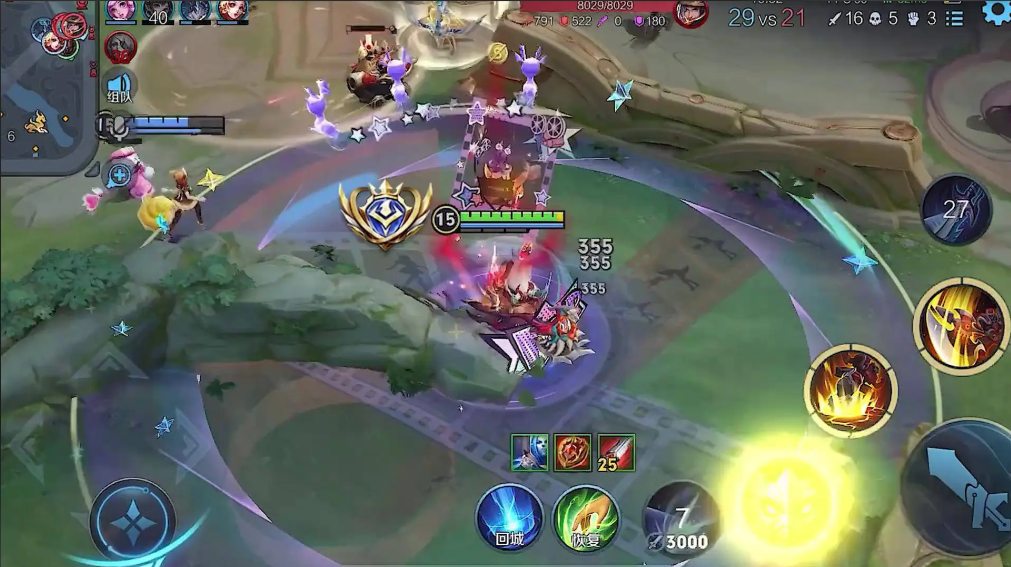The height and width of the screenshot is (567, 1011).
Task: Open the settings gear
Action: pyautogui.click(x=996, y=12)
